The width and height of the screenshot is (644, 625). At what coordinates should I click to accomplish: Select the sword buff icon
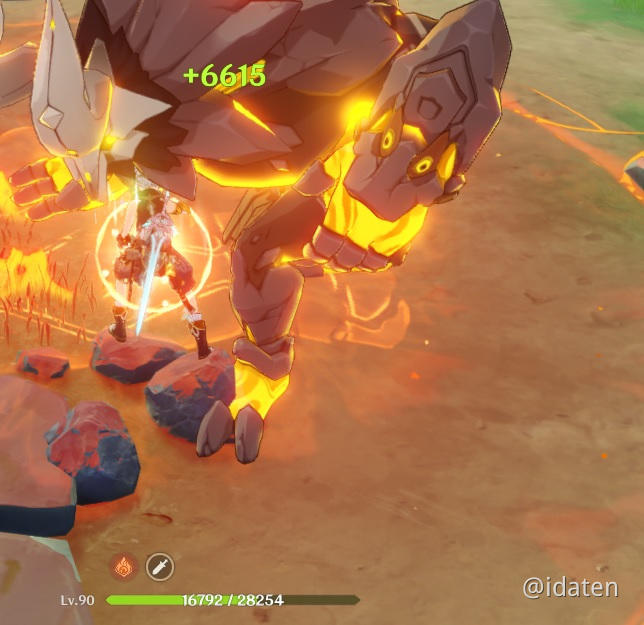pos(160,567)
